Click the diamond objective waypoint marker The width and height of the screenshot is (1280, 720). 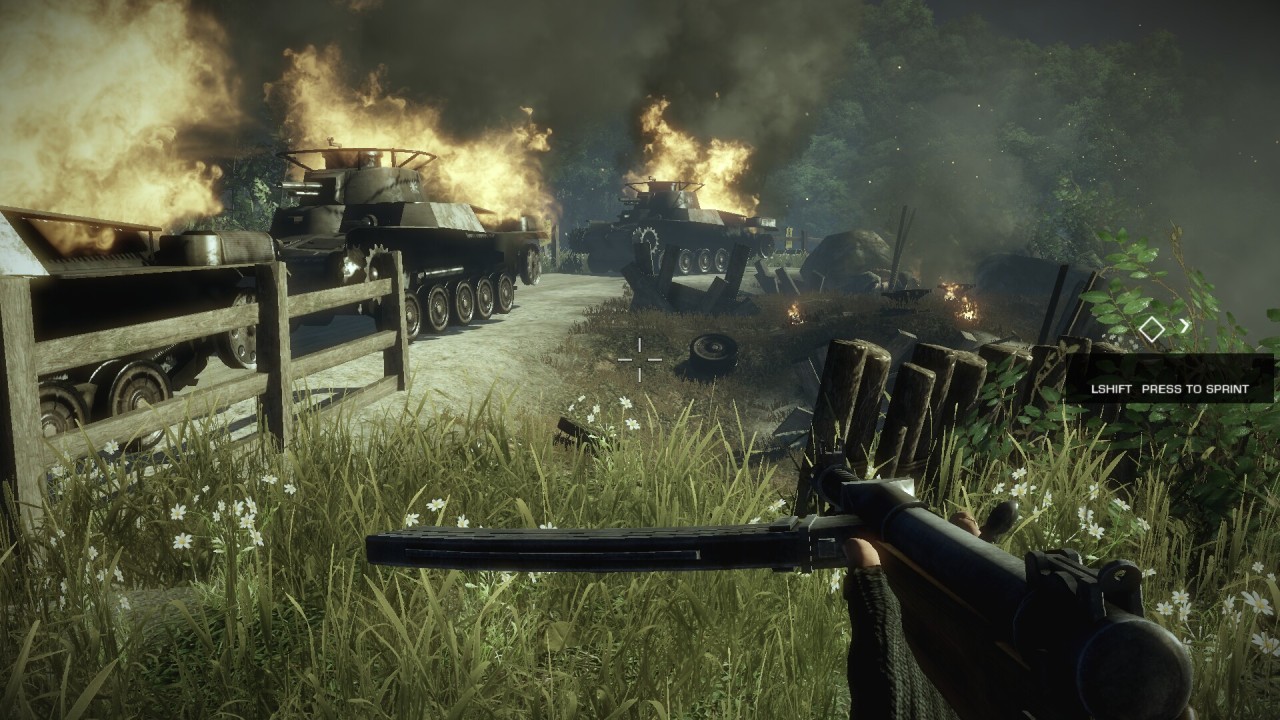1152,327
